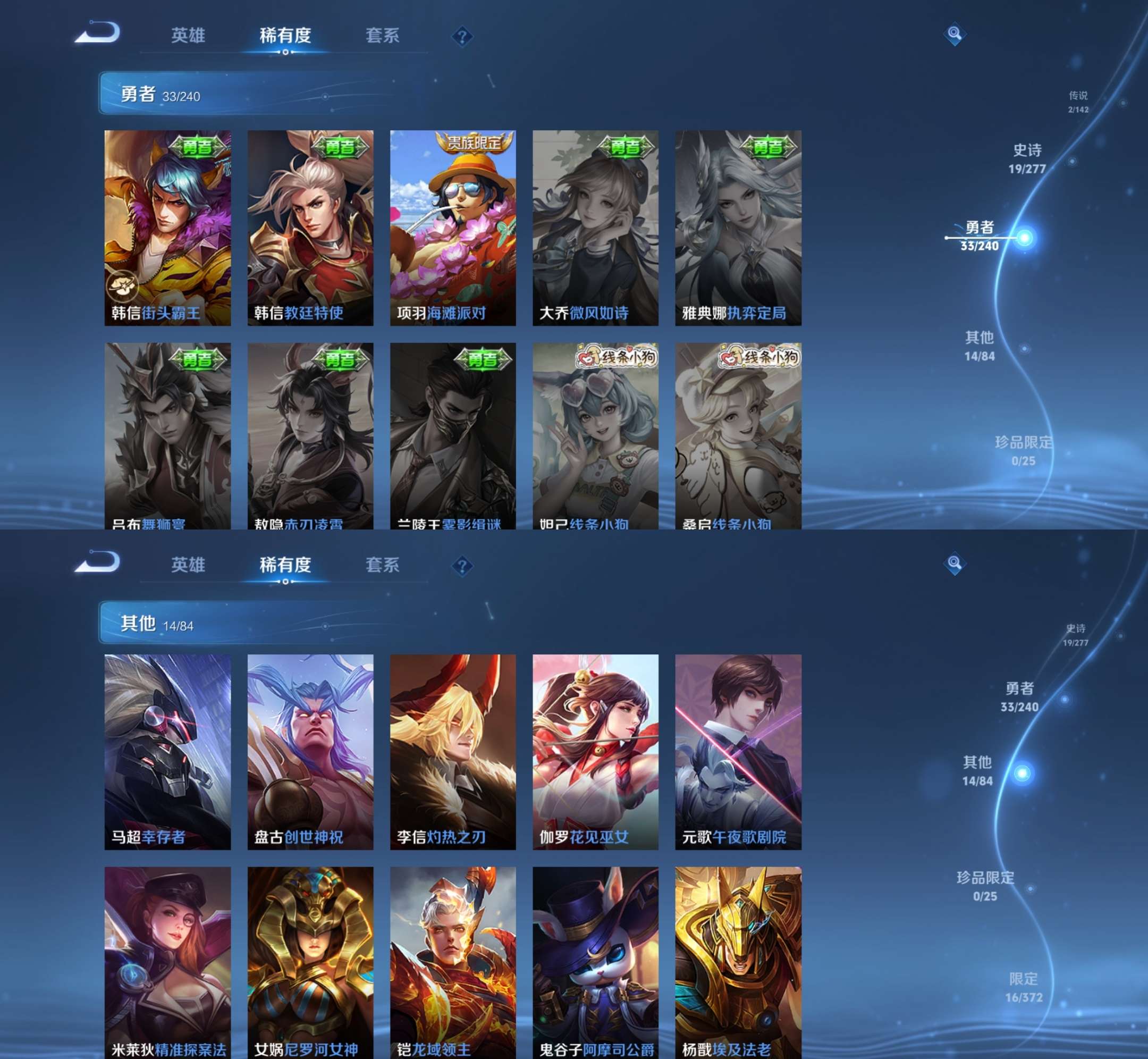
Task: Jump to the 限定 16/372 rarity section
Action: pos(1024,987)
